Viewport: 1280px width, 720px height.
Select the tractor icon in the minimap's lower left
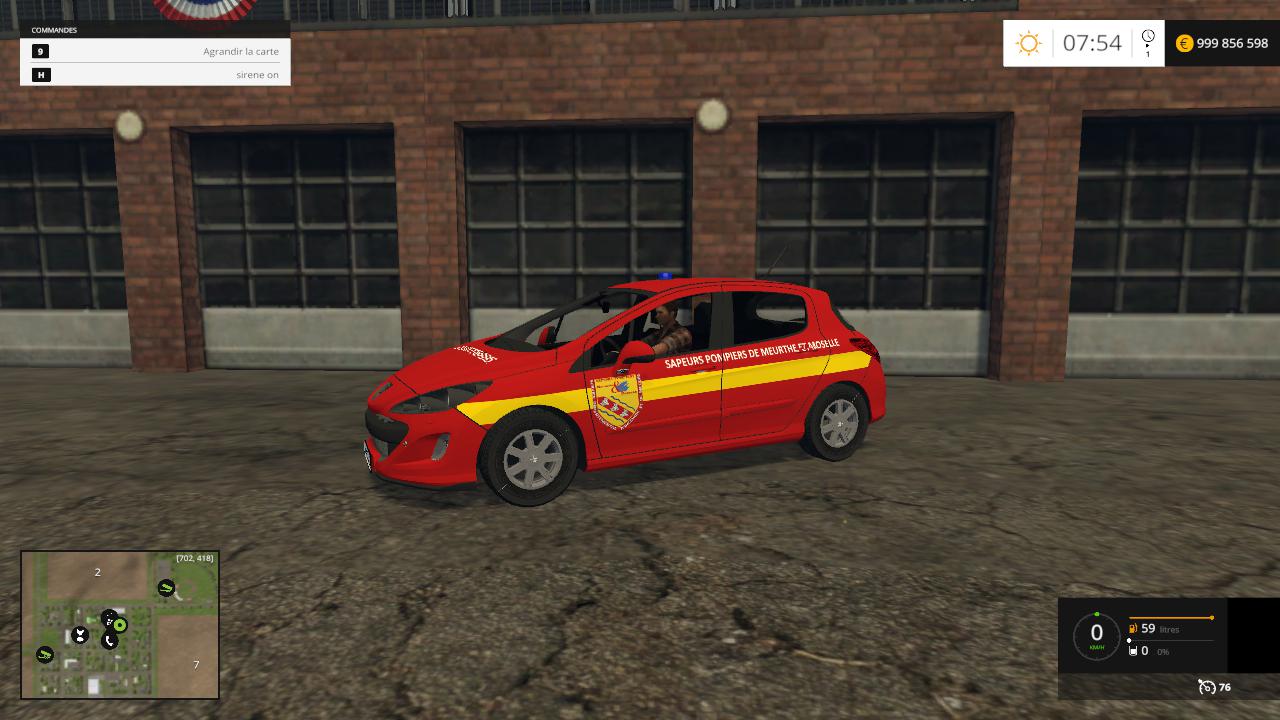[x=45, y=654]
